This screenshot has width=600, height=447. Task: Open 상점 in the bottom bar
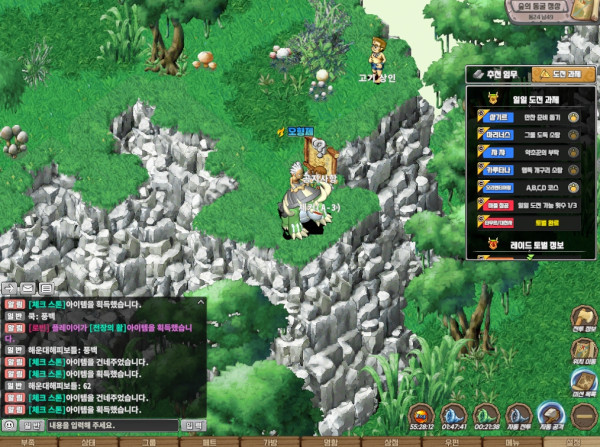tap(391, 441)
